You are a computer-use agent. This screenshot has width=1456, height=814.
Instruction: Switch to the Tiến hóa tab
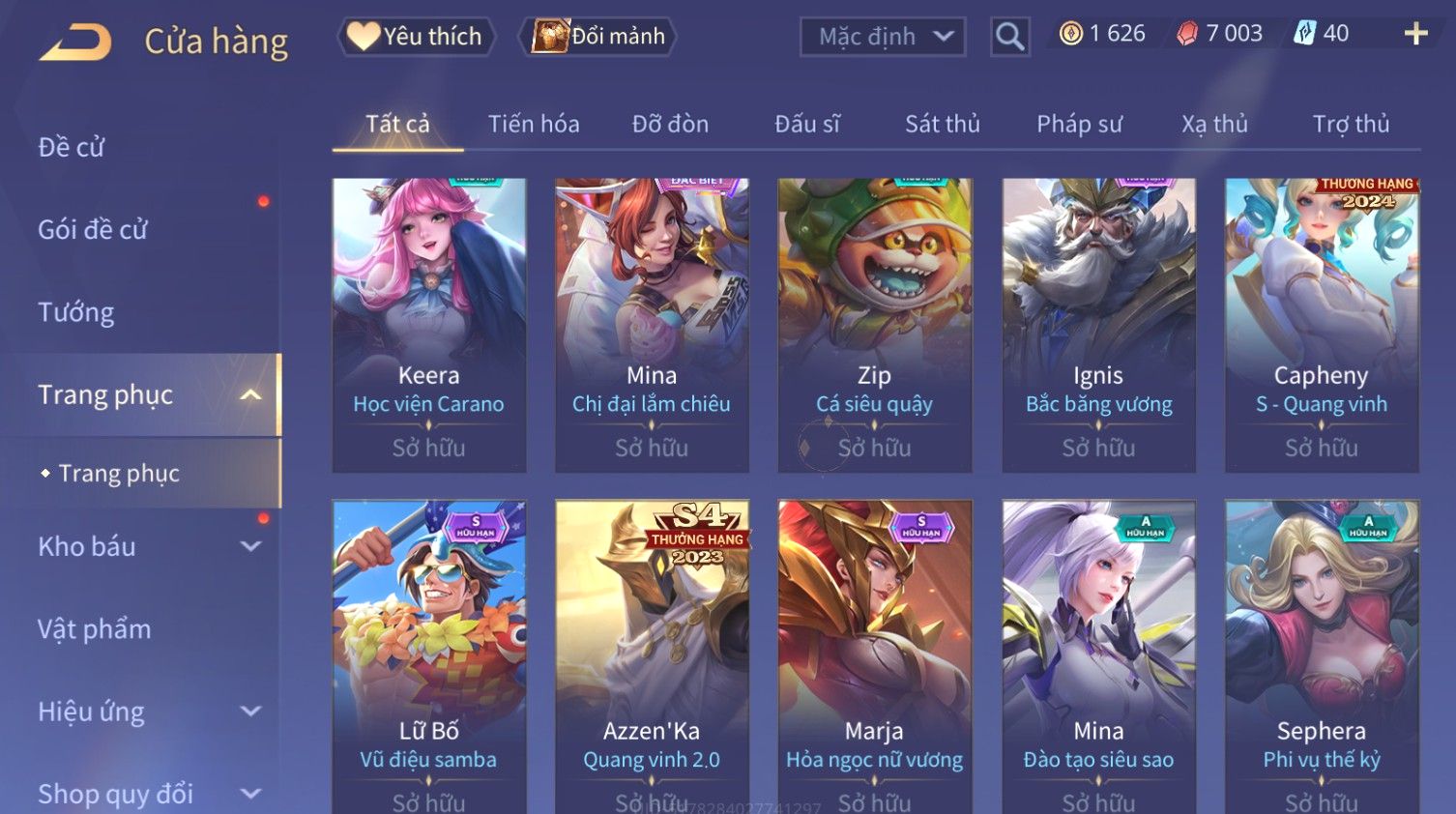[534, 124]
